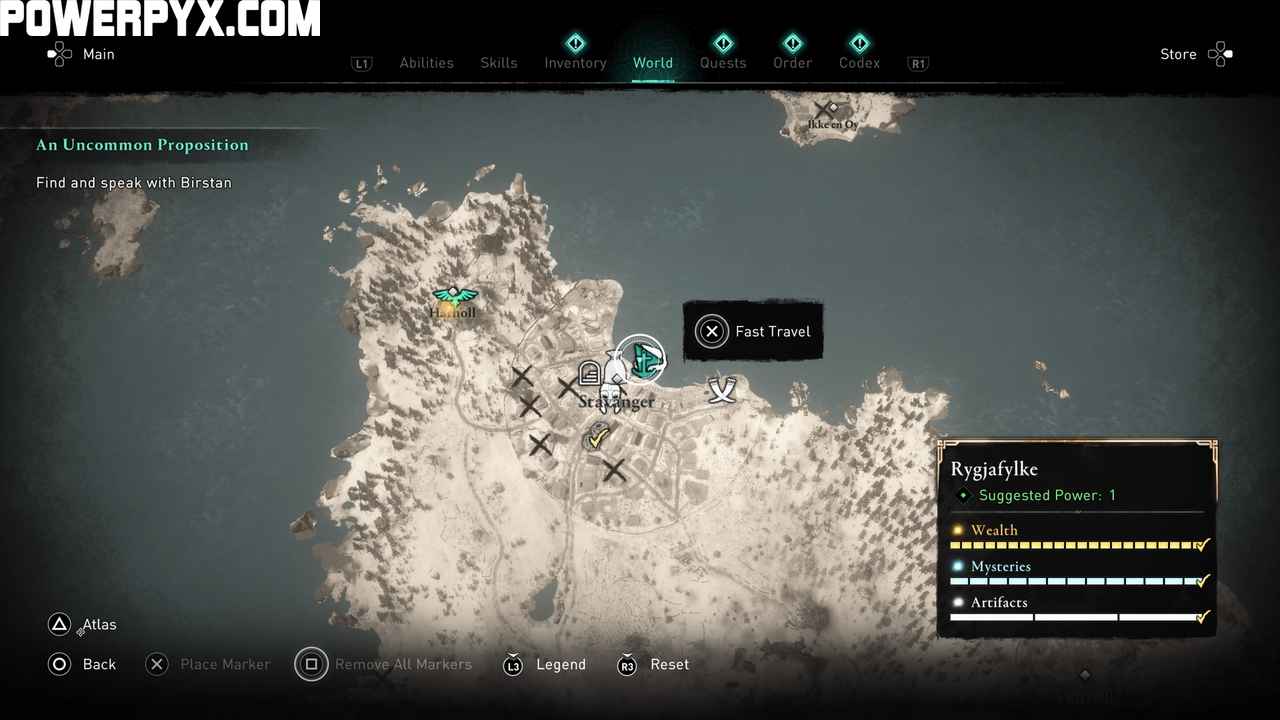Click the L1 shoulder button icon

[x=362, y=63]
